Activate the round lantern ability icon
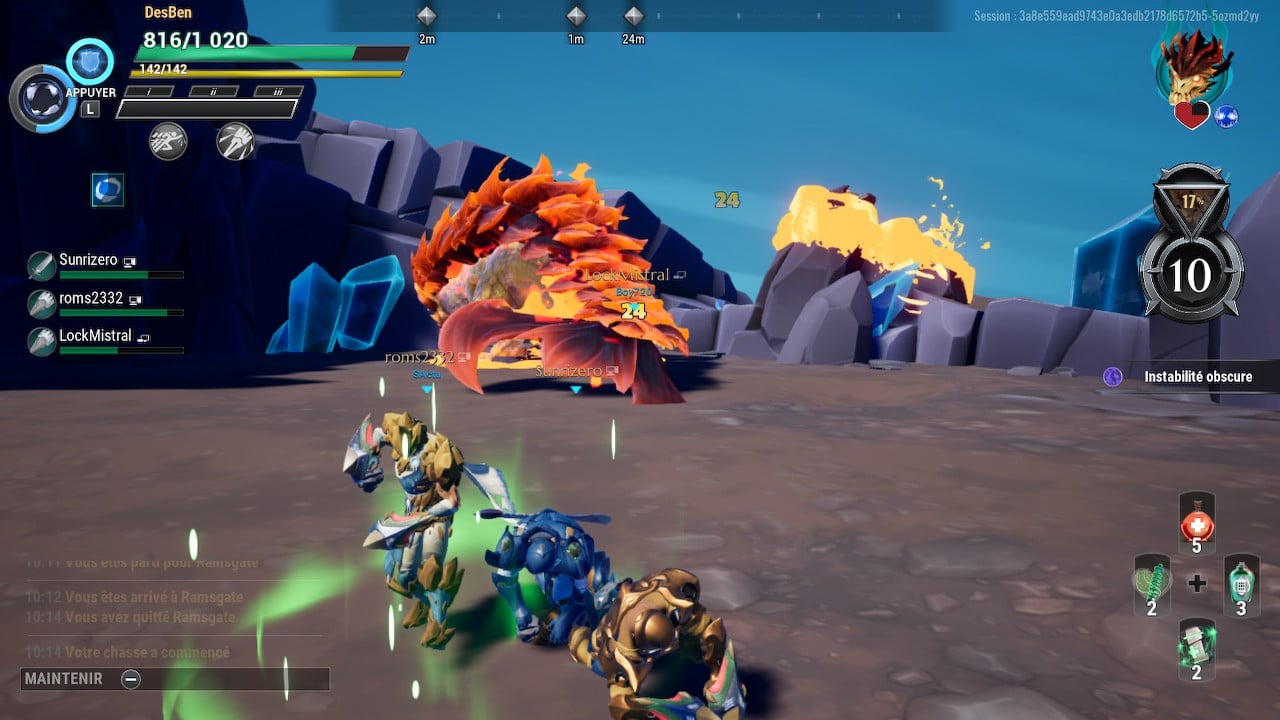1280x720 pixels. [43, 99]
